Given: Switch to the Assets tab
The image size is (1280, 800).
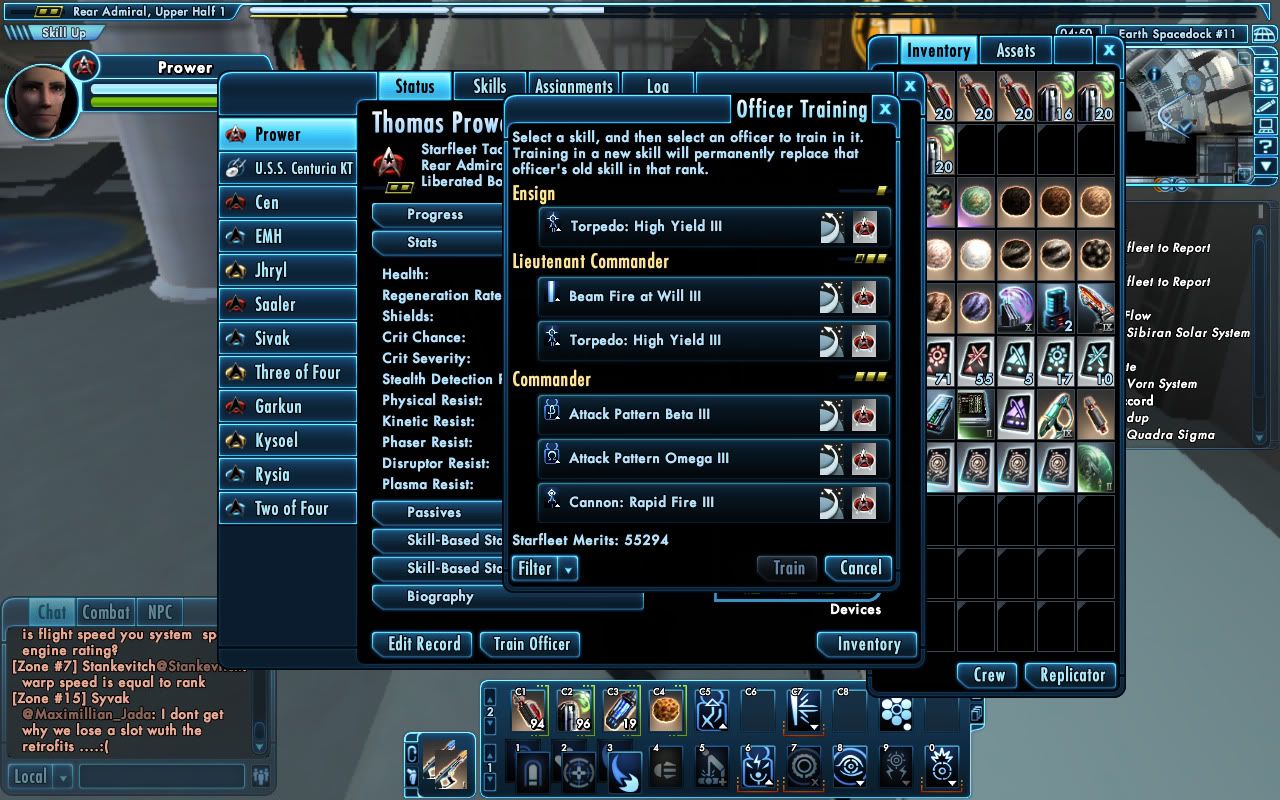Looking at the screenshot, I should pos(1015,51).
